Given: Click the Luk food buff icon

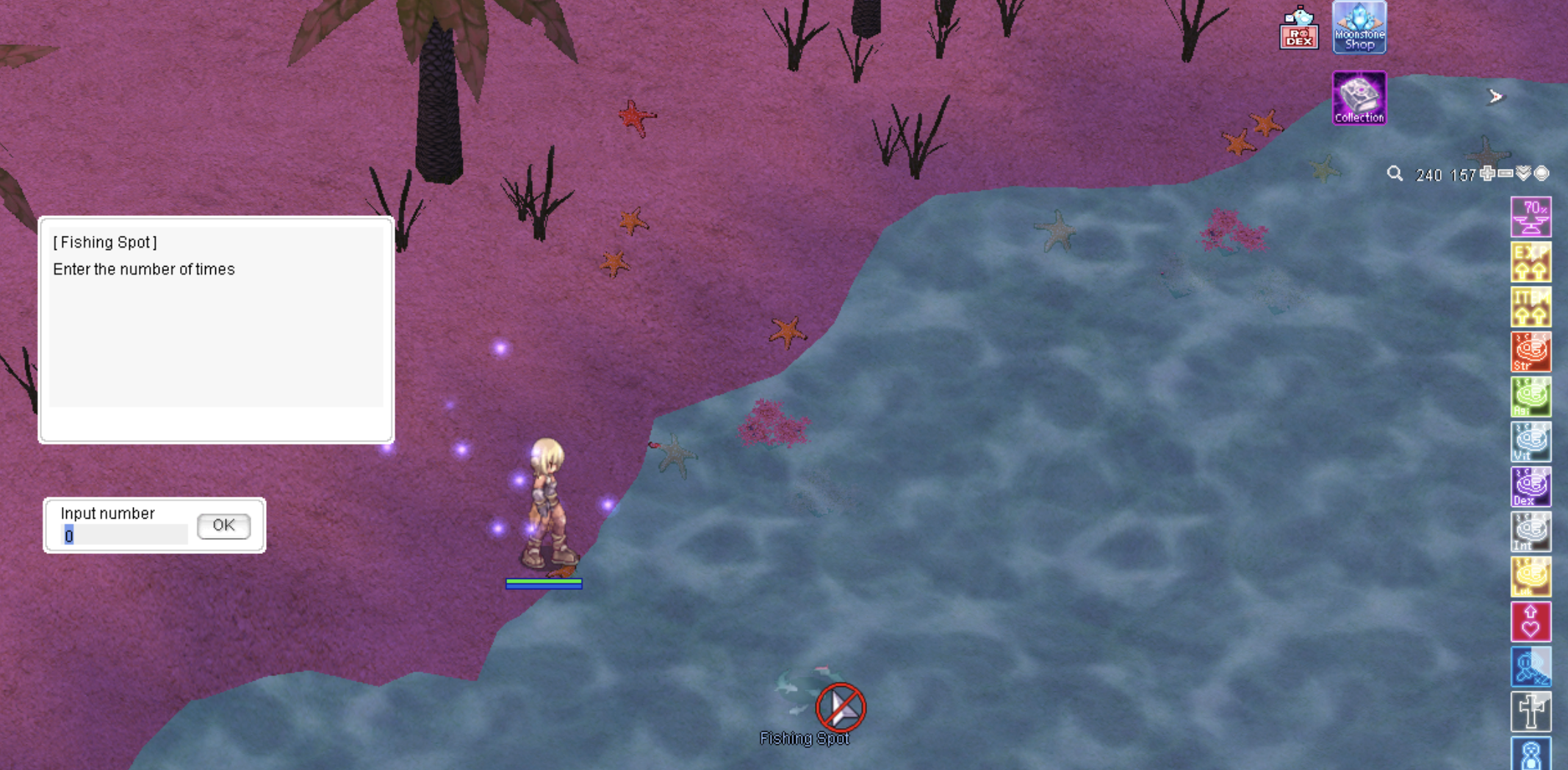Looking at the screenshot, I should click(x=1531, y=577).
